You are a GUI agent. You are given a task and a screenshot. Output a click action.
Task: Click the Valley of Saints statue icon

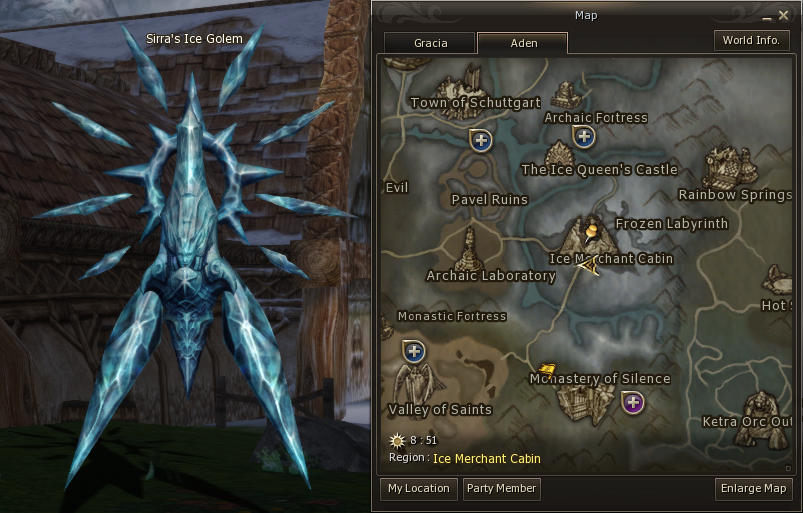pyautogui.click(x=416, y=383)
